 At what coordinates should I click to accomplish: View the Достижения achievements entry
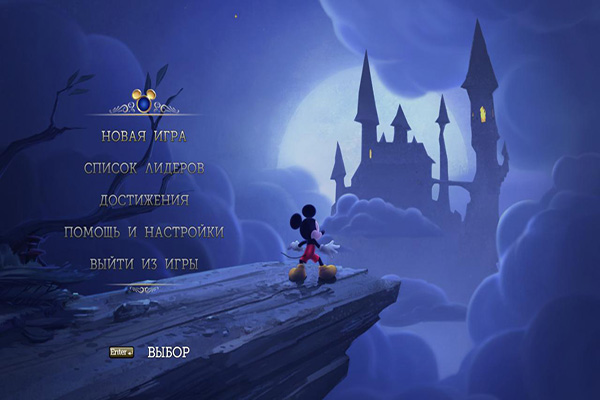(x=144, y=200)
